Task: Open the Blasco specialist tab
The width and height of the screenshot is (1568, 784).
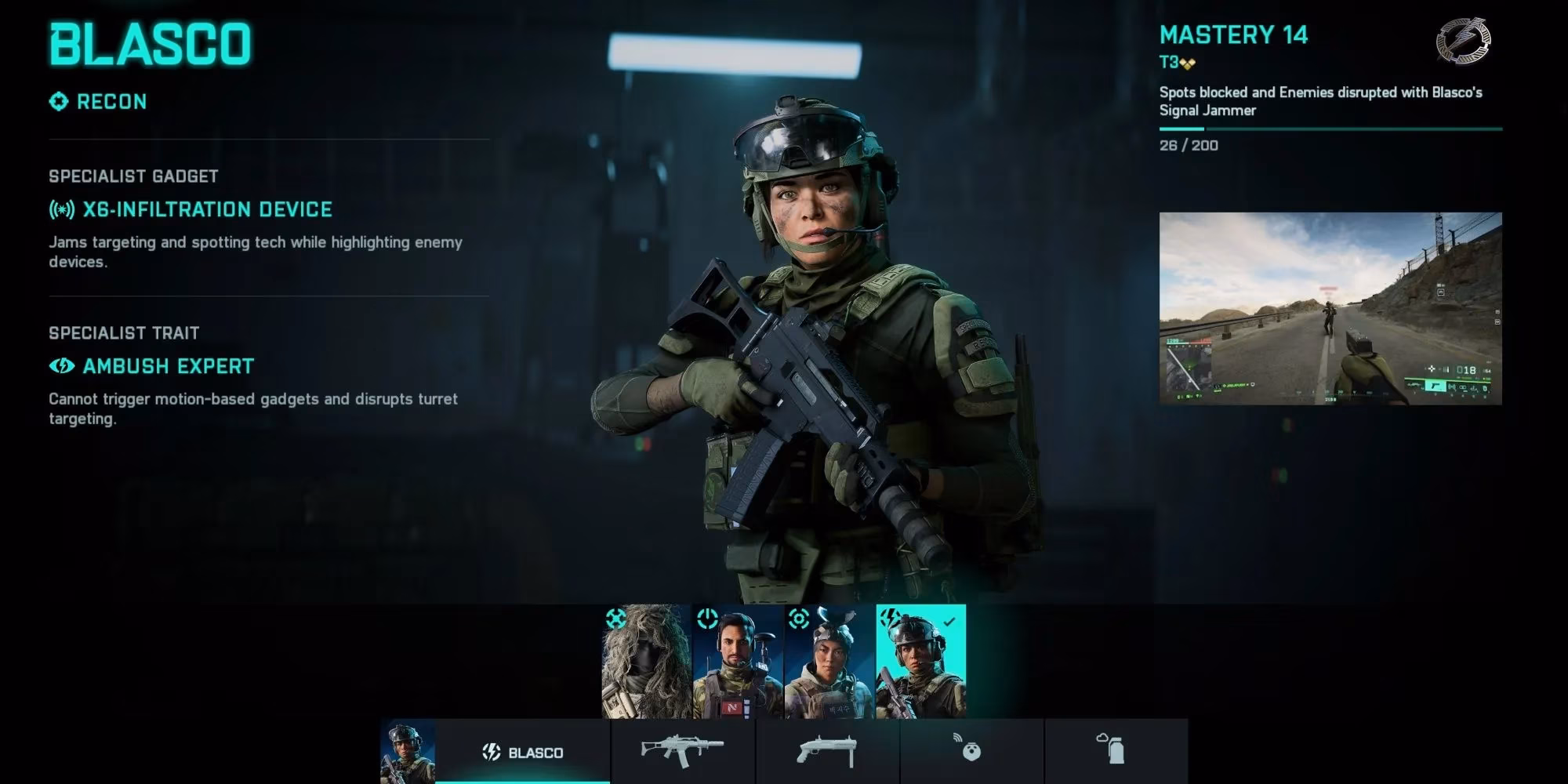Action: tap(523, 752)
